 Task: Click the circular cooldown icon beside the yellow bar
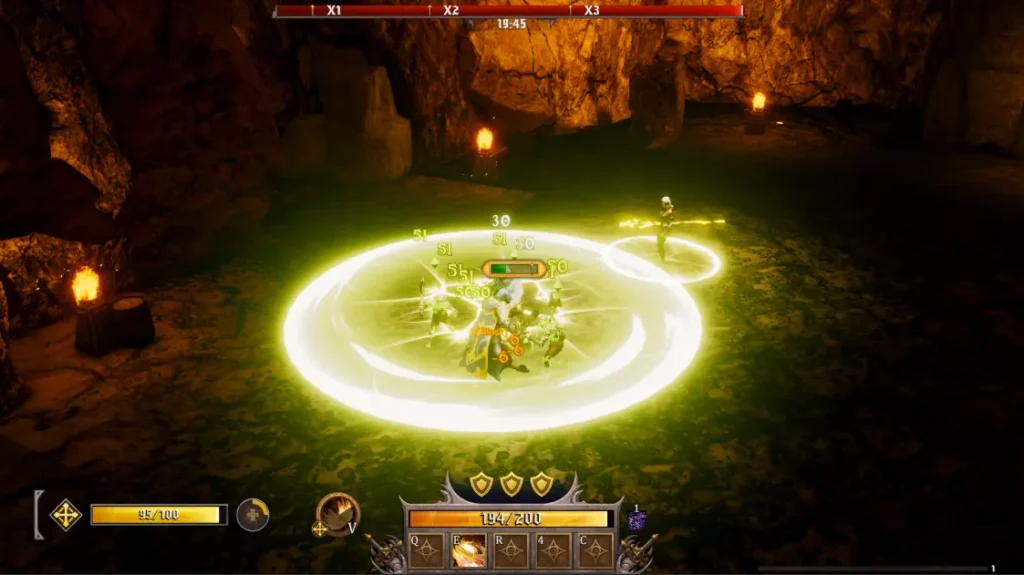click(x=253, y=515)
